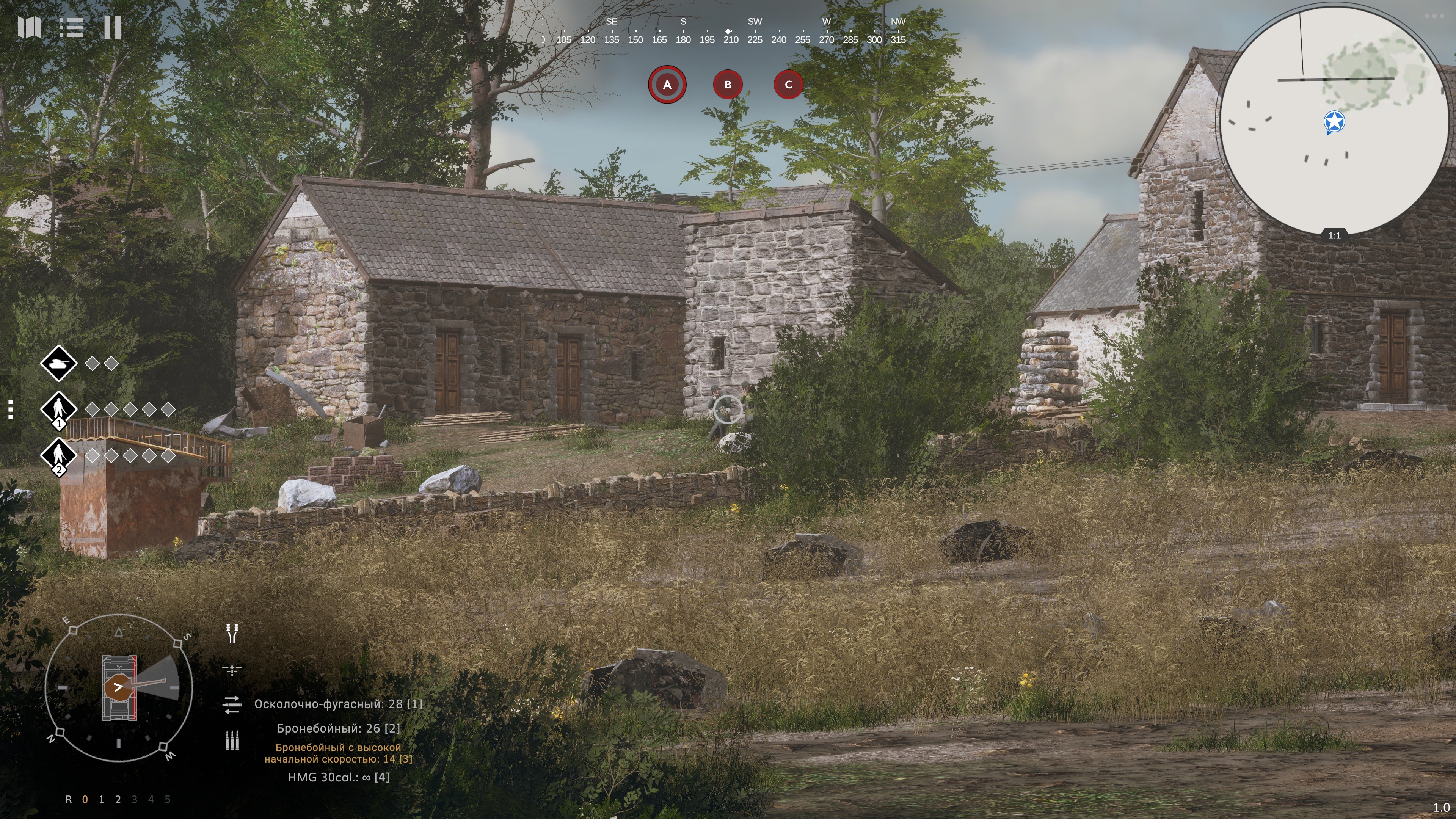Toggle the minimap 1:1 scale label
This screenshot has height=819, width=1456.
[x=1334, y=236]
